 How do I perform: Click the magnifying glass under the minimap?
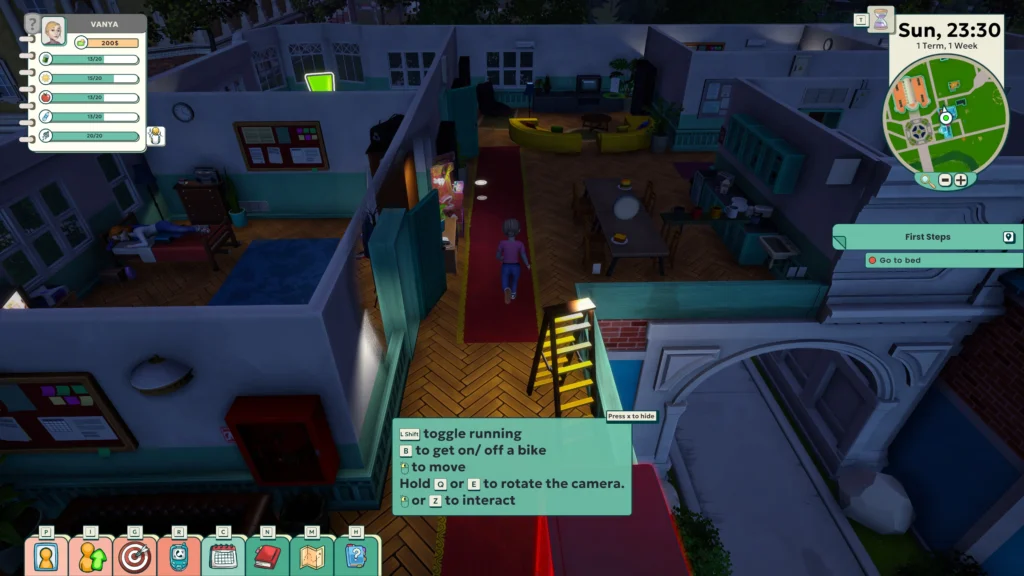click(926, 181)
